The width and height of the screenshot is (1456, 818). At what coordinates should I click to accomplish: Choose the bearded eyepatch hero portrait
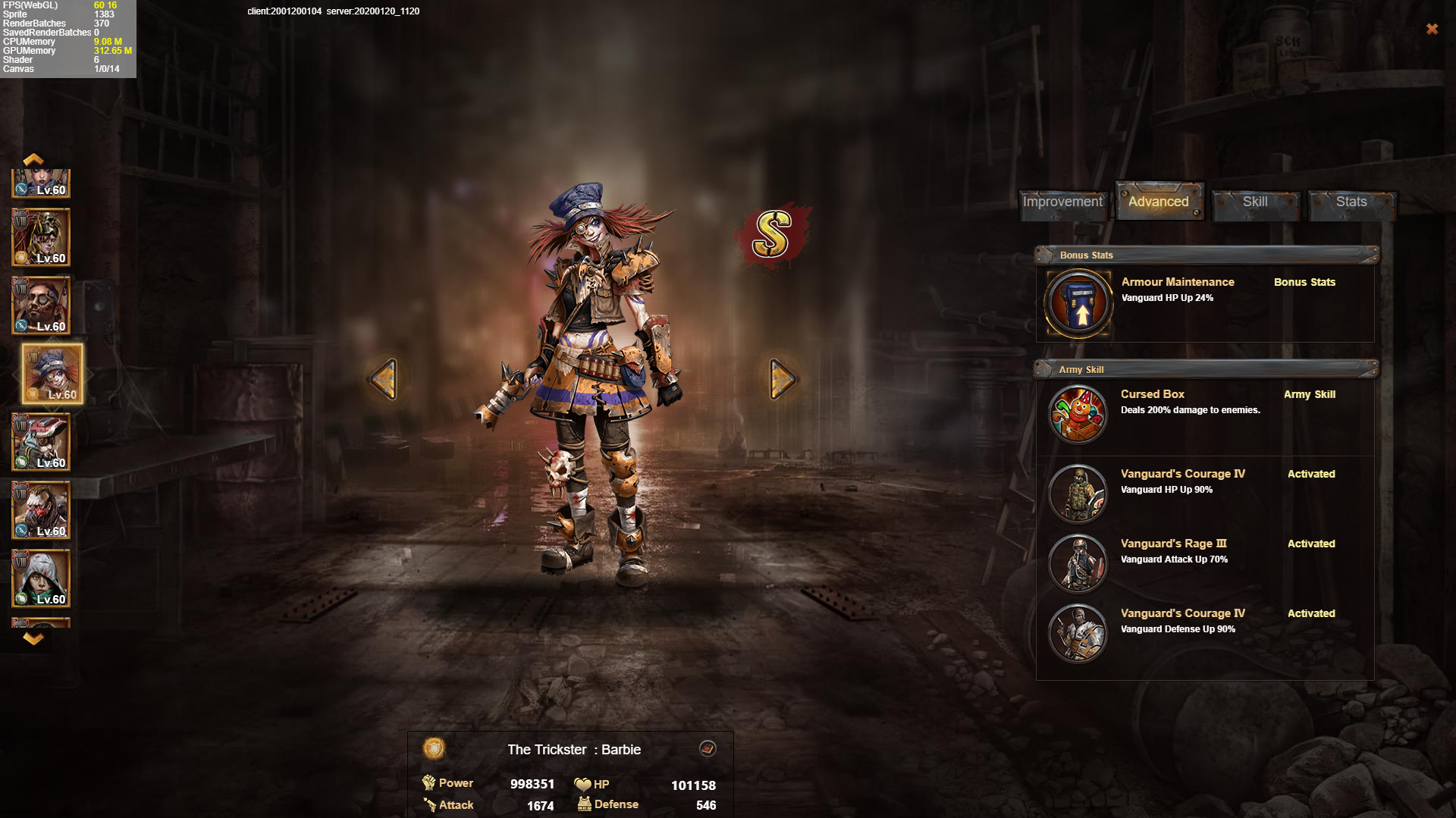pyautogui.click(x=41, y=306)
